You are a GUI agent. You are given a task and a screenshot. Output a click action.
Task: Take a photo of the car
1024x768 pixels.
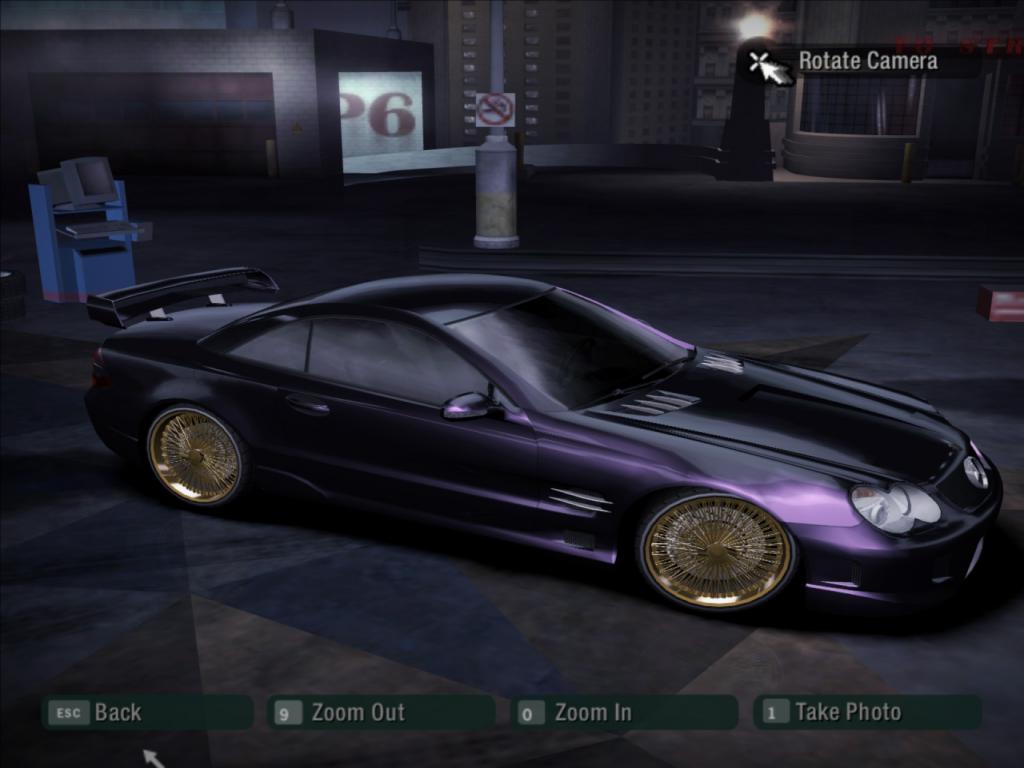pos(866,712)
